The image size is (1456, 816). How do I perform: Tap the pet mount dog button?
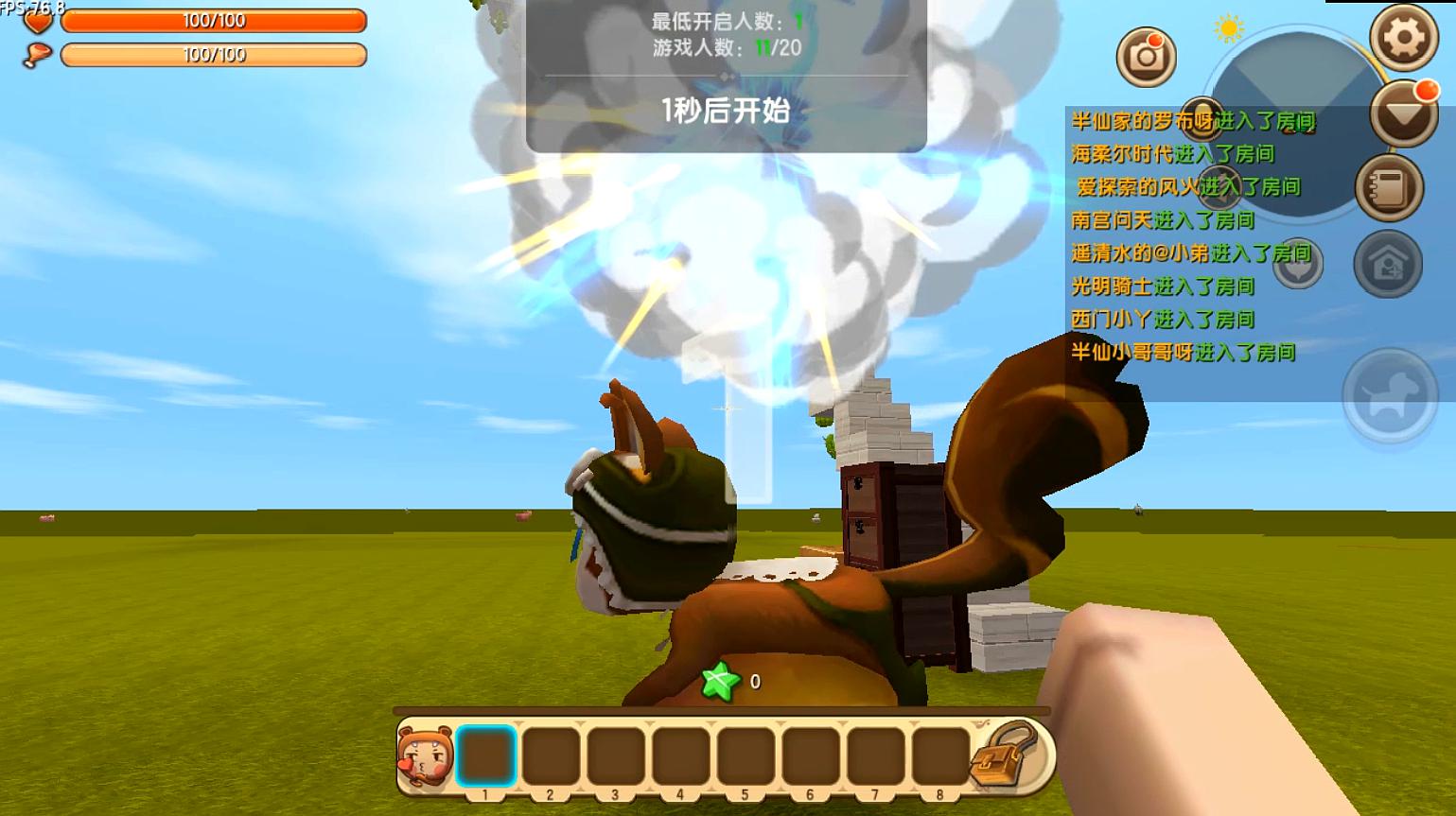pos(1390,394)
